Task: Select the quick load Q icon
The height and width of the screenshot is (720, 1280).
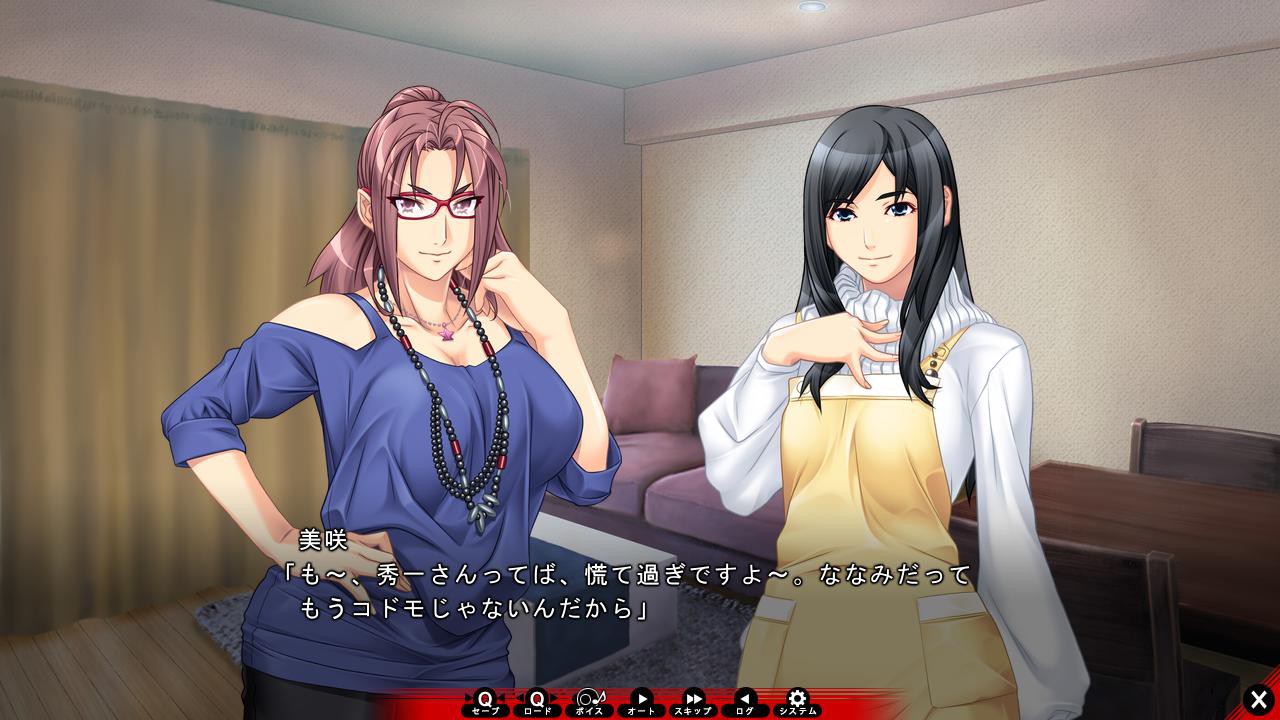Action: coord(538,697)
